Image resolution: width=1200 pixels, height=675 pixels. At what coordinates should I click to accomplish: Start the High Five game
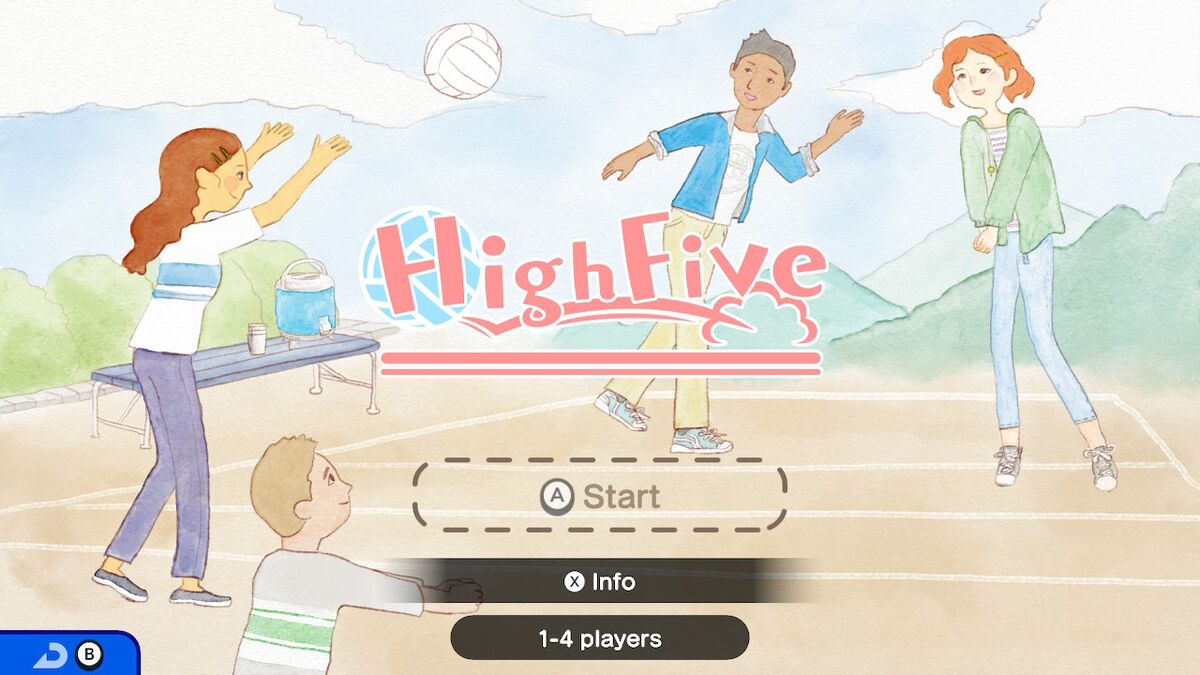coord(600,496)
